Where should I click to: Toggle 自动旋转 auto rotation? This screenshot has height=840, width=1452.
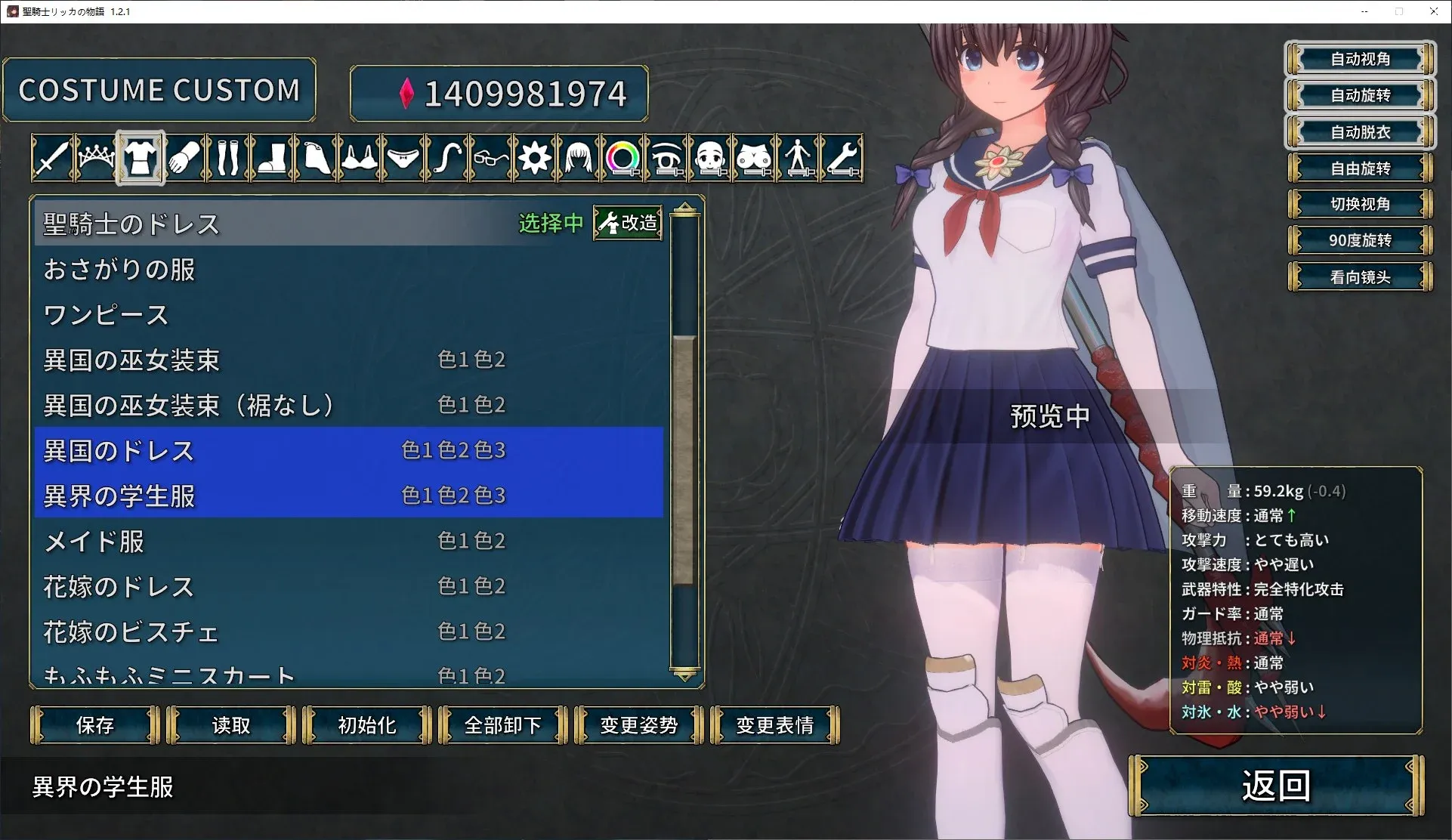click(1360, 95)
